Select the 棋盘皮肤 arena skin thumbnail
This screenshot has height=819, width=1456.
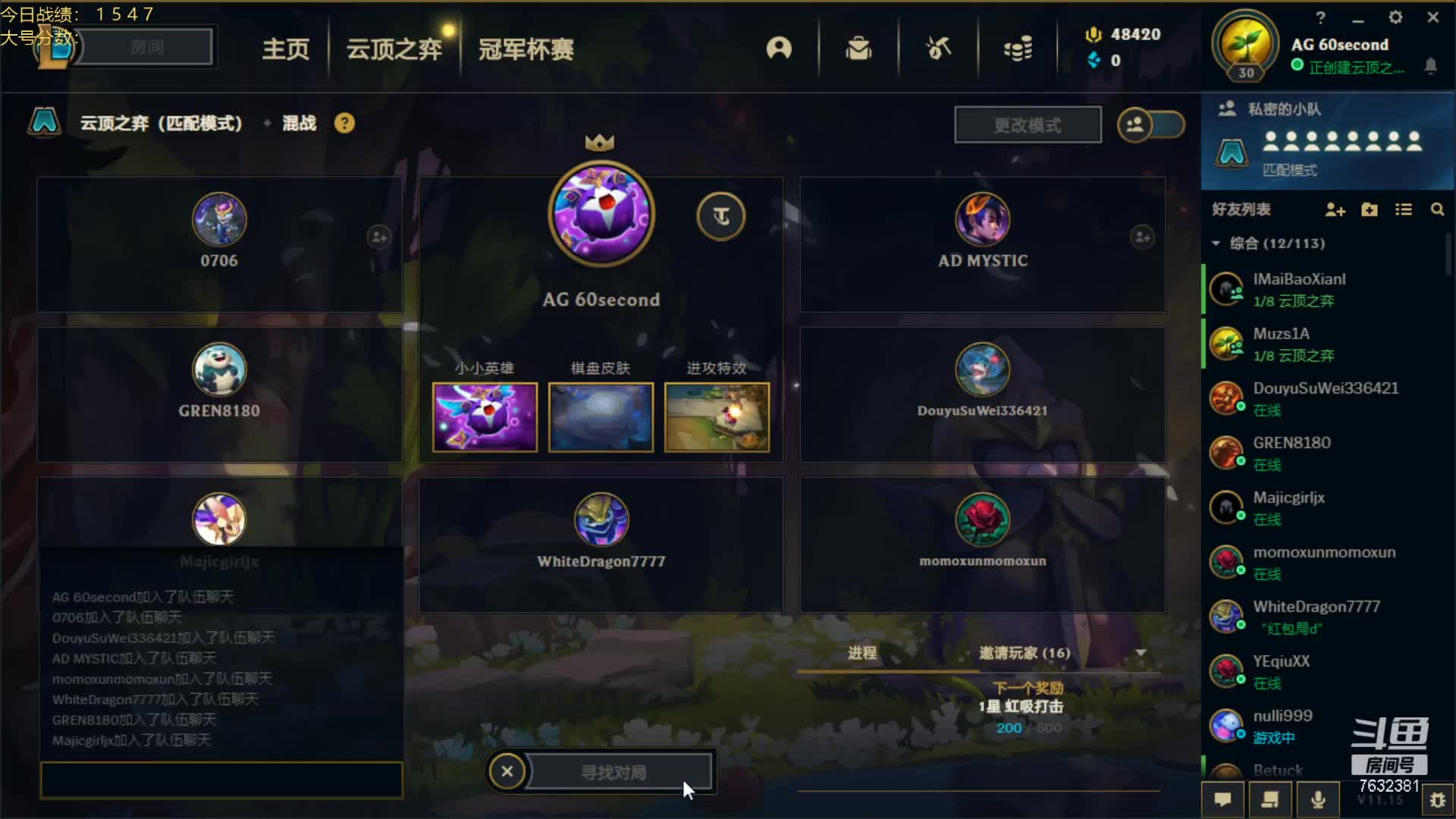pyautogui.click(x=601, y=417)
